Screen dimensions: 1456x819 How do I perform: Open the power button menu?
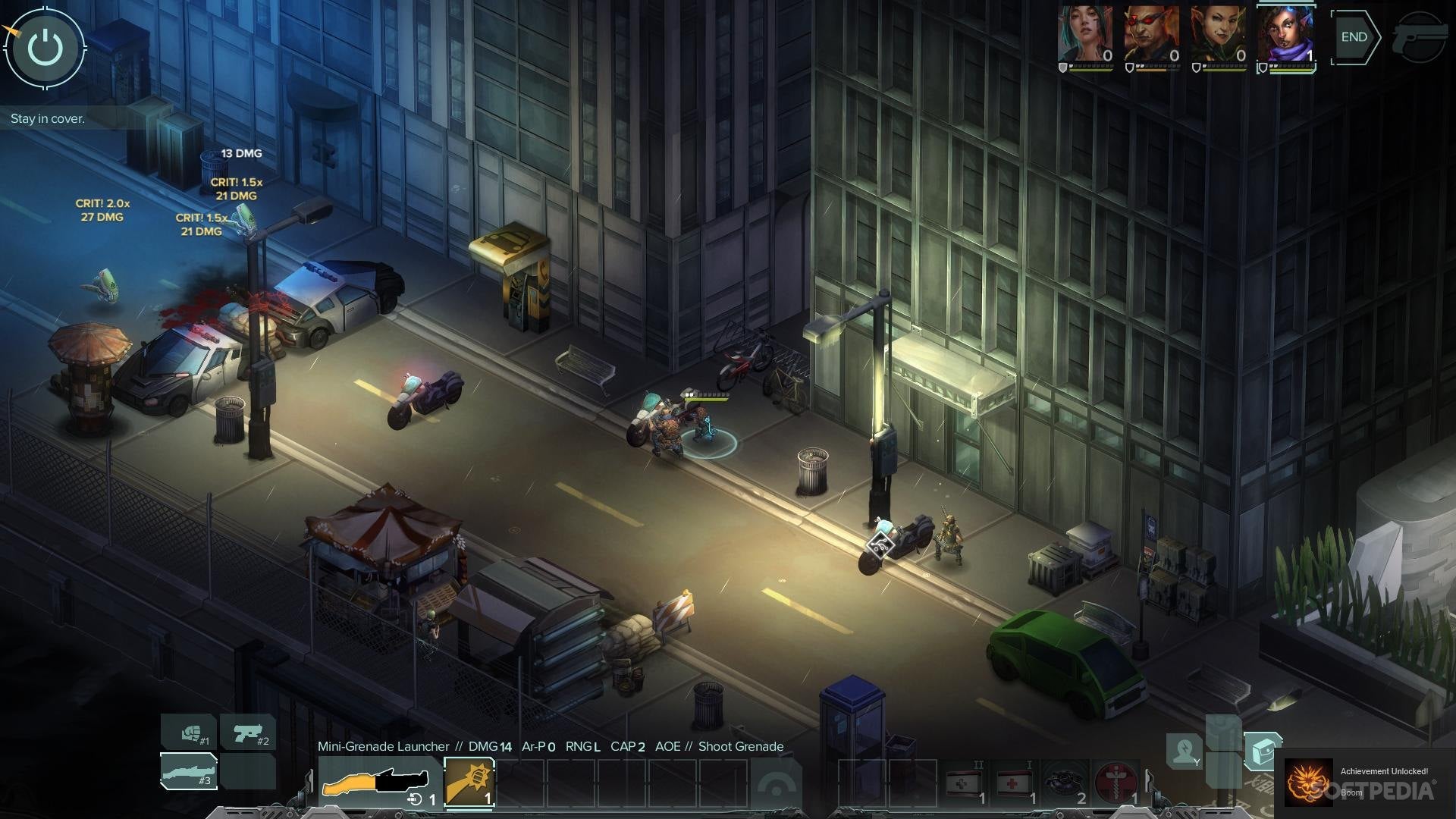click(45, 47)
